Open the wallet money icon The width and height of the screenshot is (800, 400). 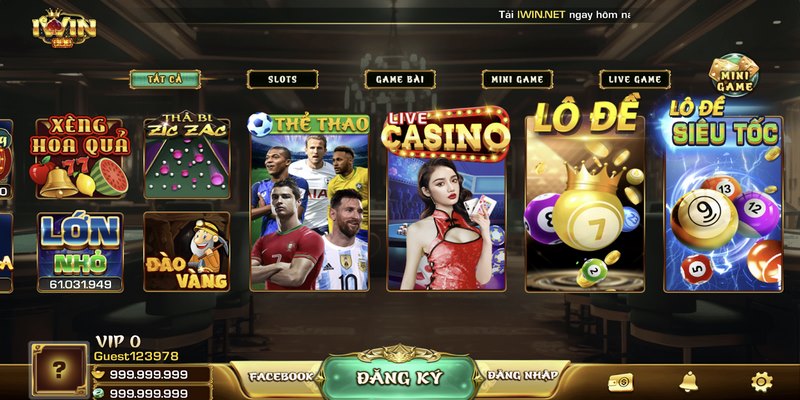point(620,382)
